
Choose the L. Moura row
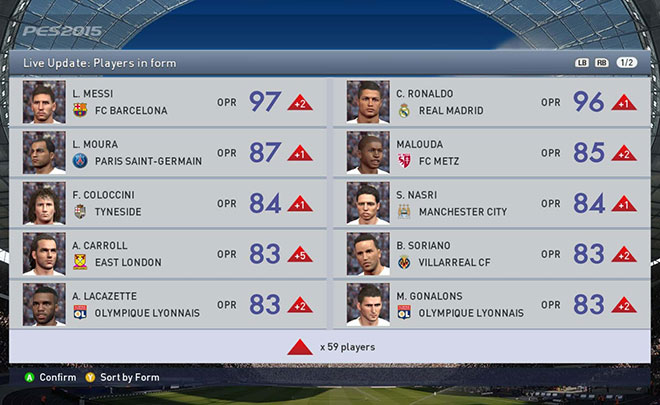coord(167,153)
